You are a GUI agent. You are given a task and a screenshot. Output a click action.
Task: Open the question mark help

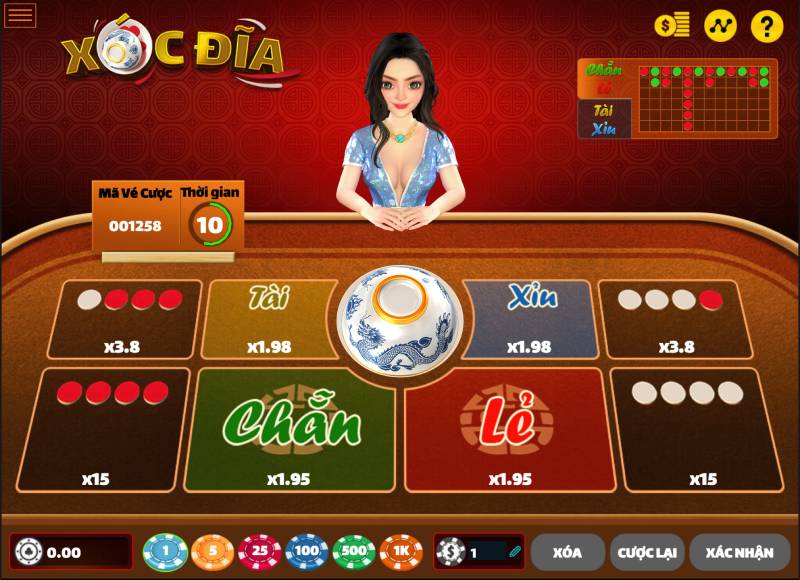pyautogui.click(x=767, y=26)
